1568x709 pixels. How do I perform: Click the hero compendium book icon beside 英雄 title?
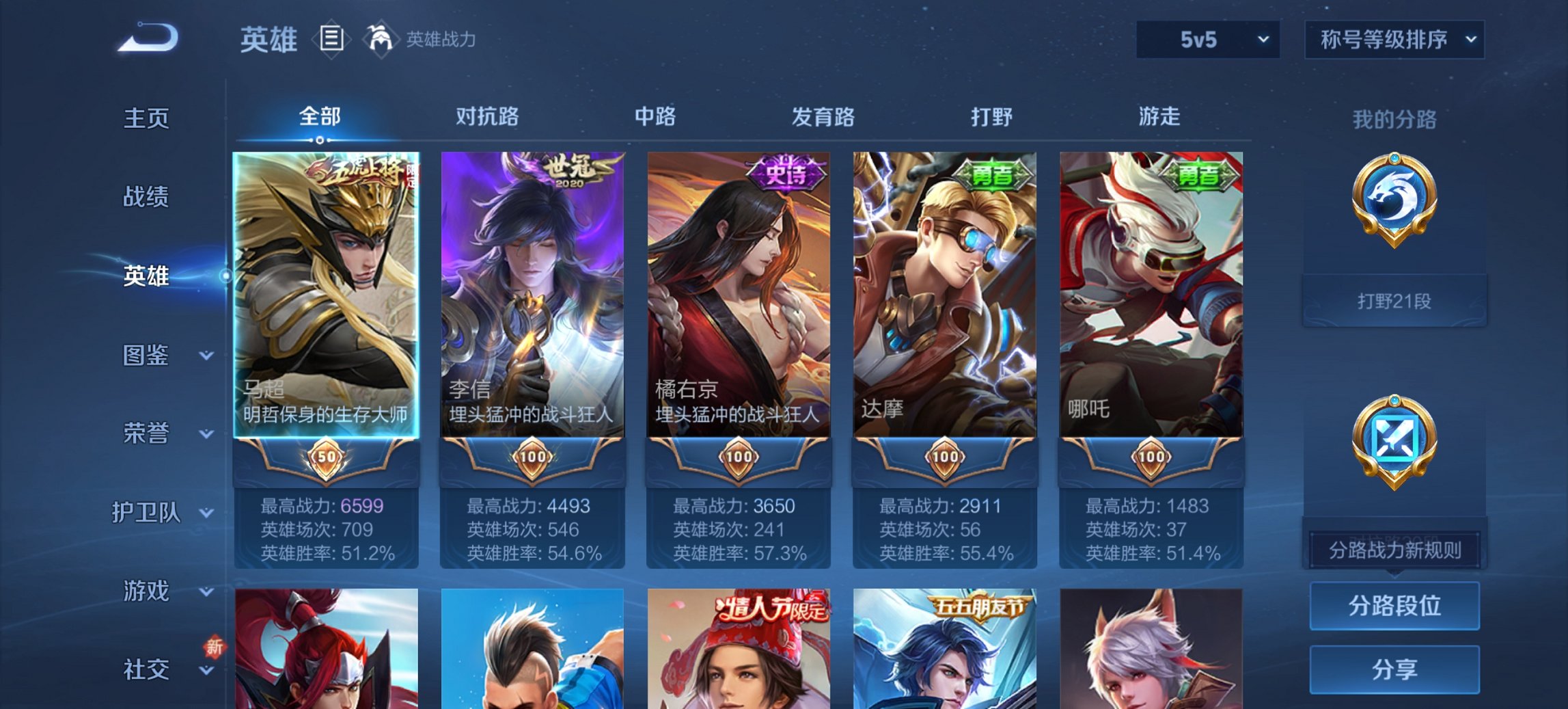click(x=331, y=40)
